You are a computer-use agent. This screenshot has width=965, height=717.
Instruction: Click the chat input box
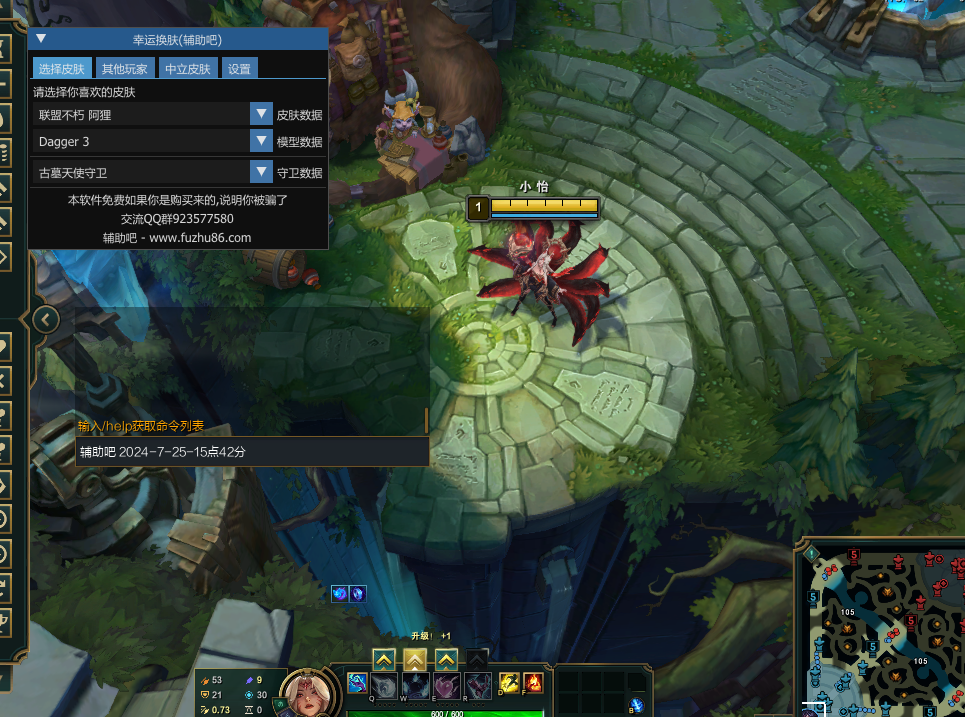tap(252, 451)
